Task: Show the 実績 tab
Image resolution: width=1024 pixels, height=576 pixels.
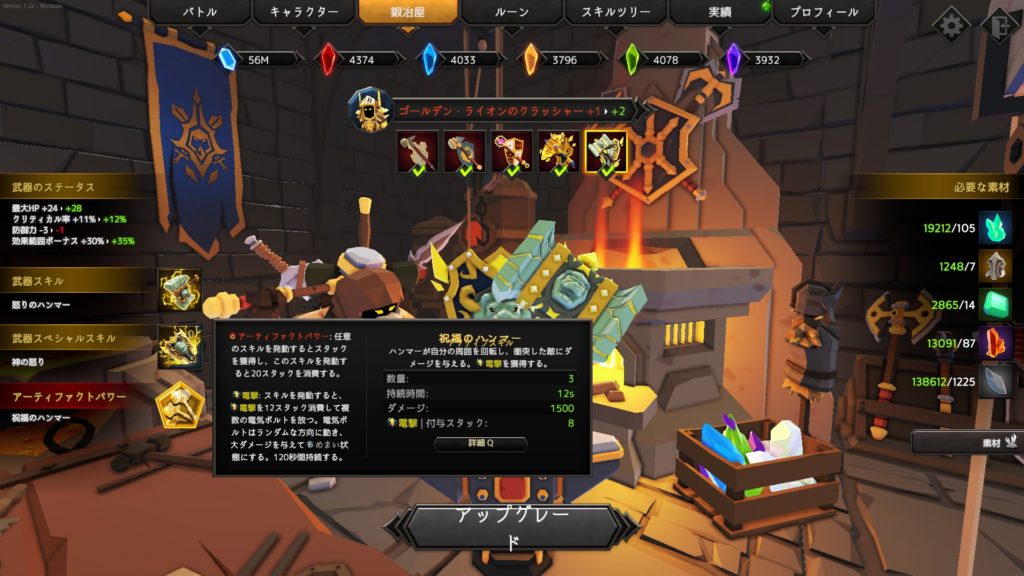Action: pyautogui.click(x=718, y=13)
